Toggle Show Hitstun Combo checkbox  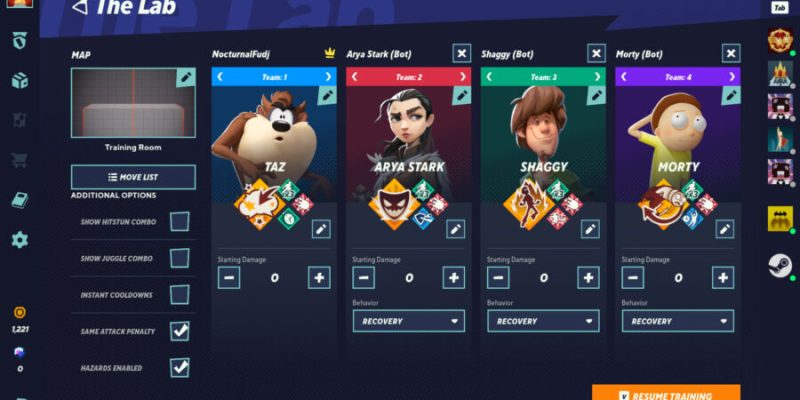click(x=179, y=221)
